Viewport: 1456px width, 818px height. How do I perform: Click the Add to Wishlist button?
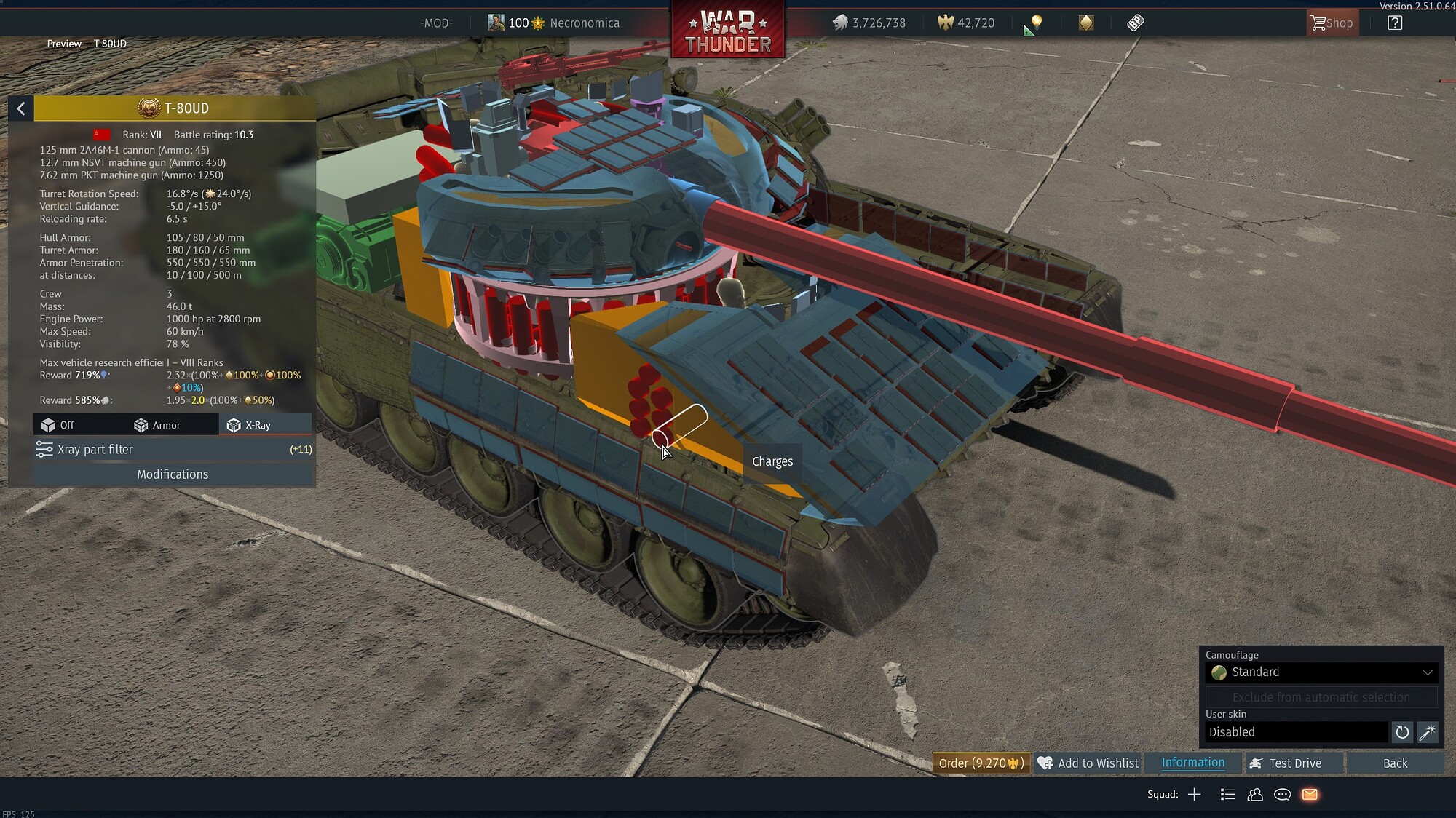pos(1088,763)
